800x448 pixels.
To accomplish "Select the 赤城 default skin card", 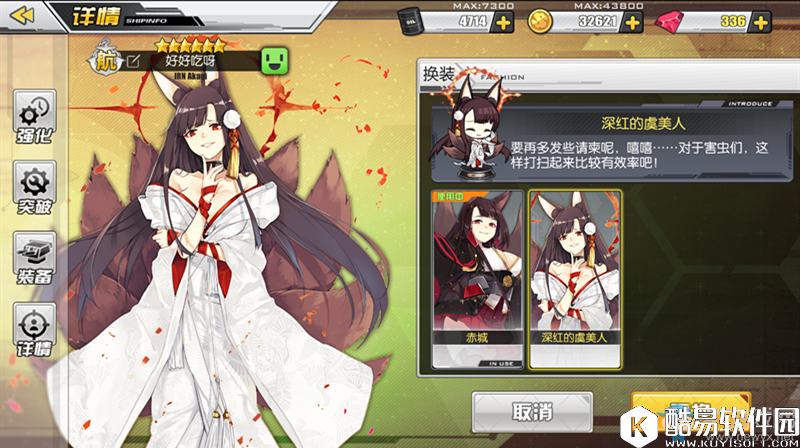I will click(x=476, y=280).
